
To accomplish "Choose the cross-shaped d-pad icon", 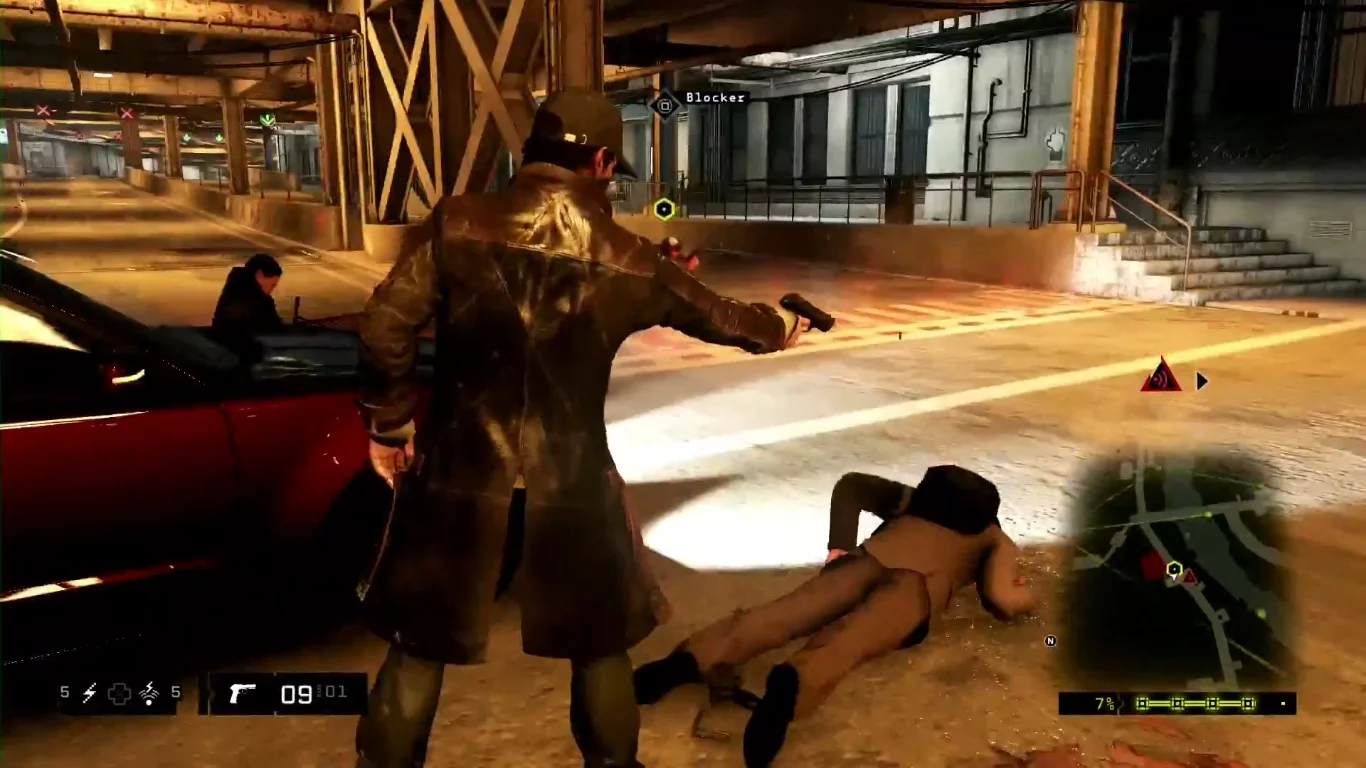I will (x=119, y=693).
